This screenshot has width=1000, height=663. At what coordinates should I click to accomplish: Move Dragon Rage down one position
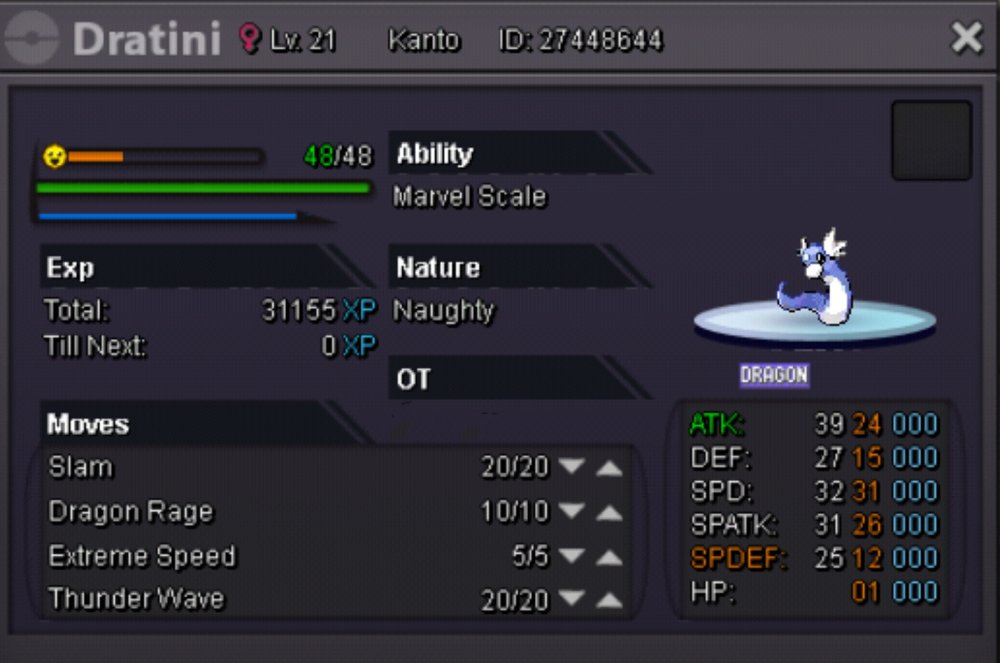(572, 512)
